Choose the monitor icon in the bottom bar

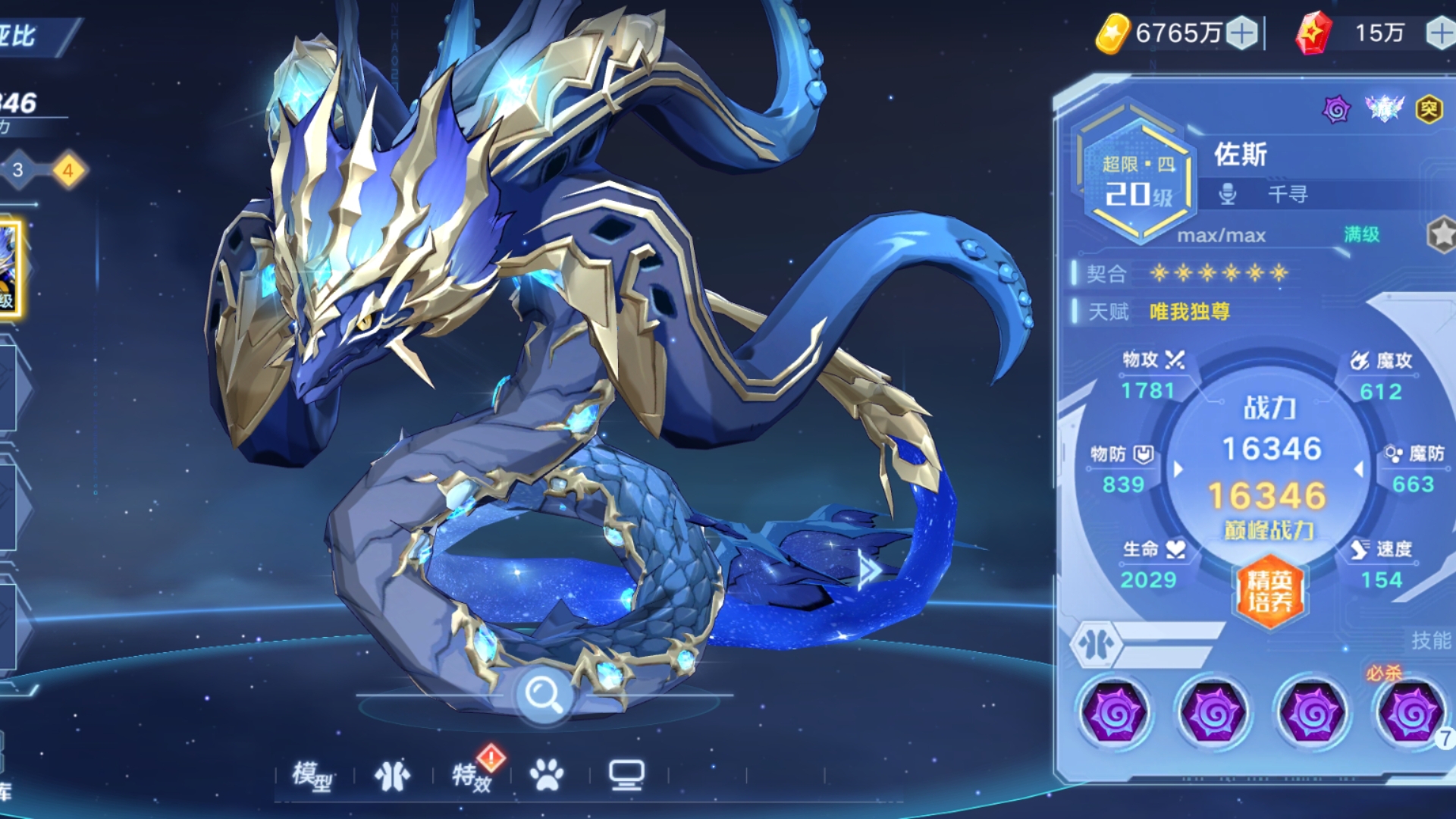pos(626,775)
